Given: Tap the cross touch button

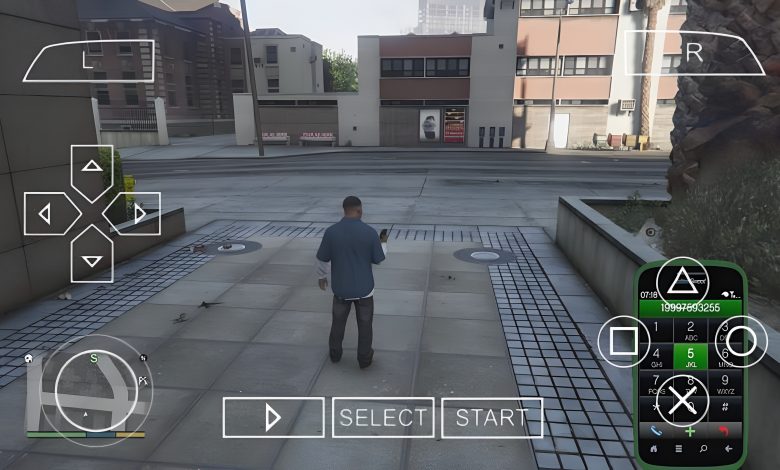Looking at the screenshot, I should [x=682, y=402].
